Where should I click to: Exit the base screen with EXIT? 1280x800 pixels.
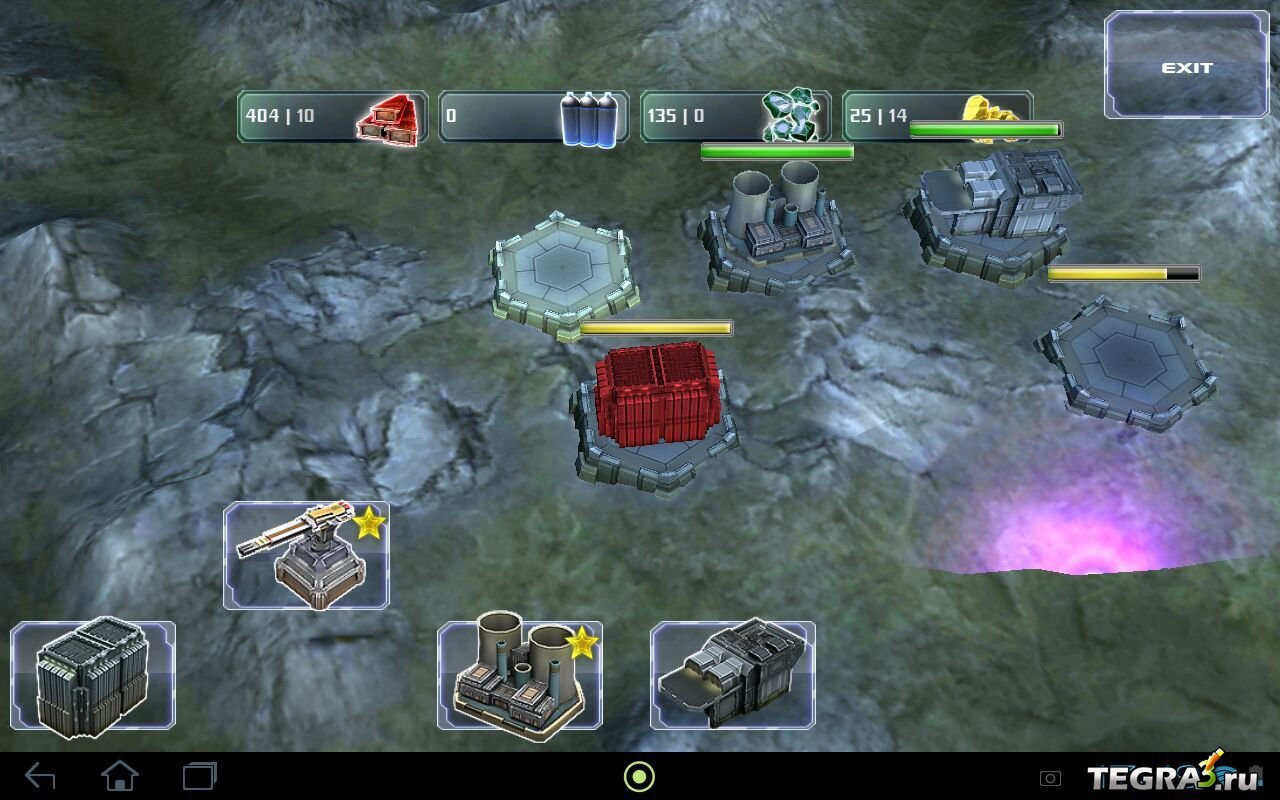[1186, 67]
